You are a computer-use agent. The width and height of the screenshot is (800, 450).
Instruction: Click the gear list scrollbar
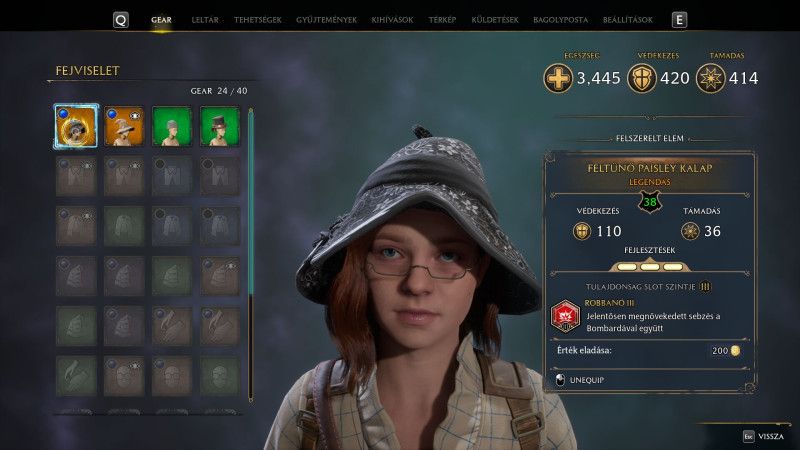(x=251, y=200)
